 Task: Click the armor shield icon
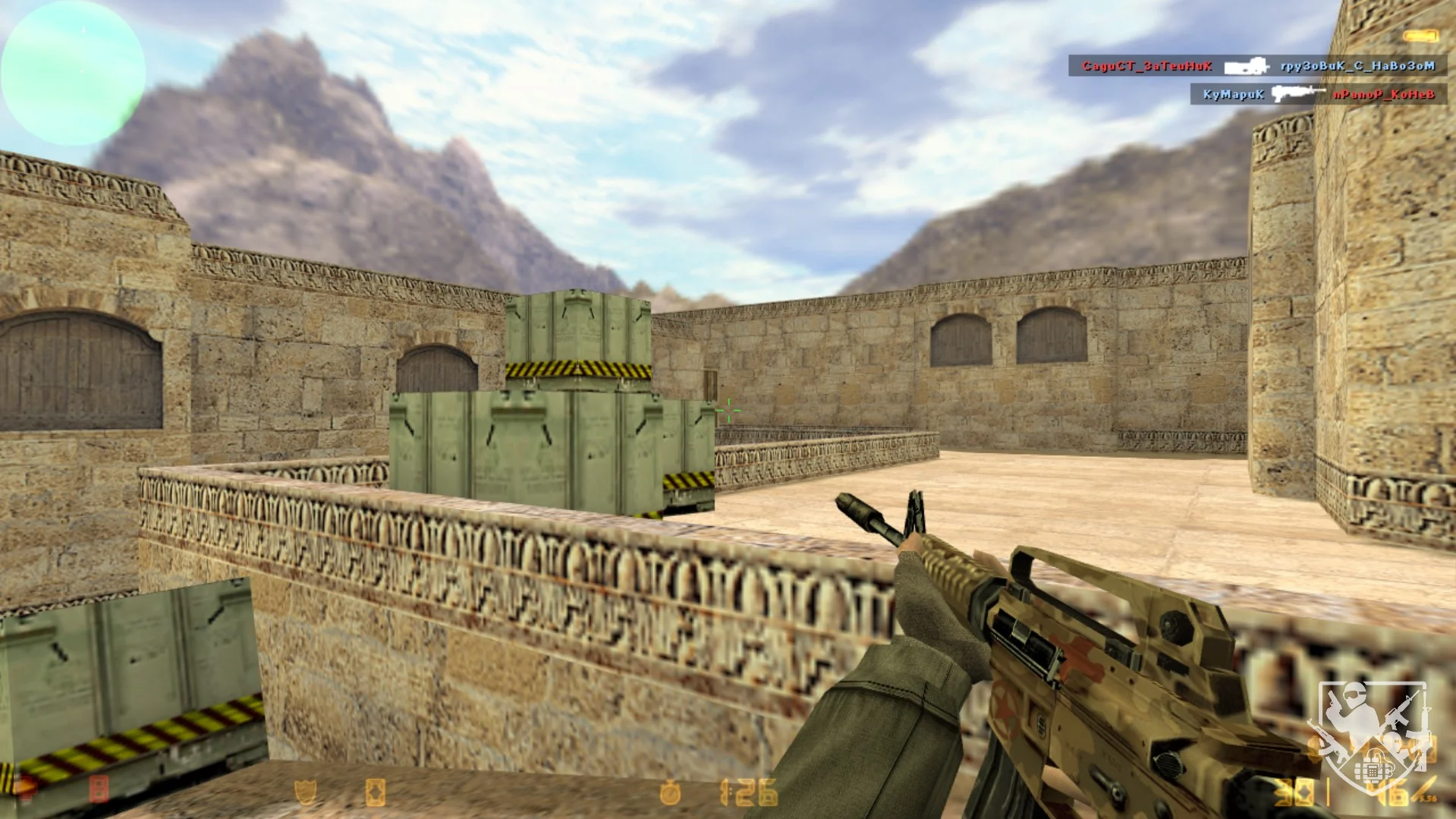tap(306, 793)
